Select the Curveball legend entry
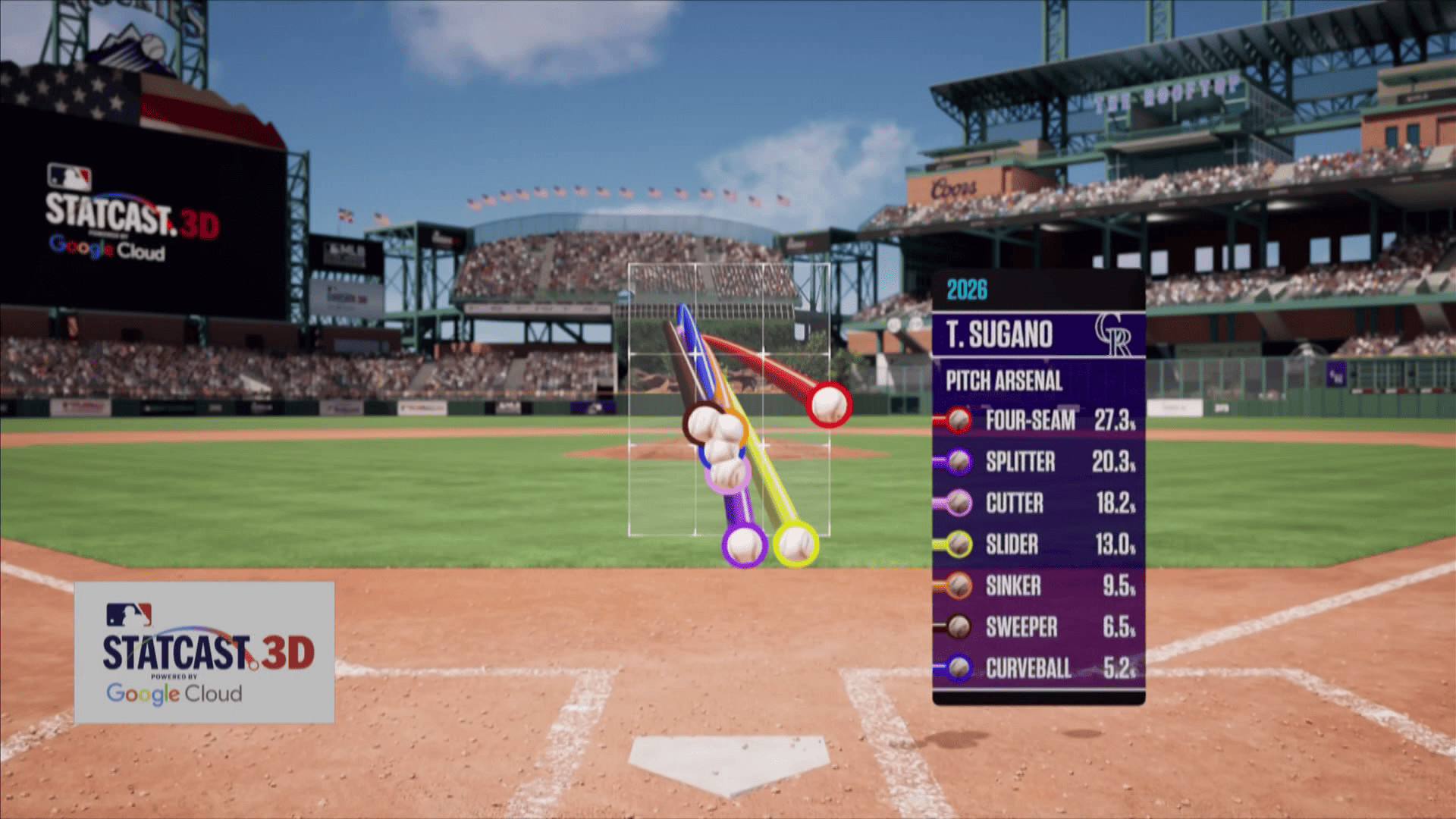Image resolution: width=1456 pixels, height=819 pixels. pos(1037,668)
